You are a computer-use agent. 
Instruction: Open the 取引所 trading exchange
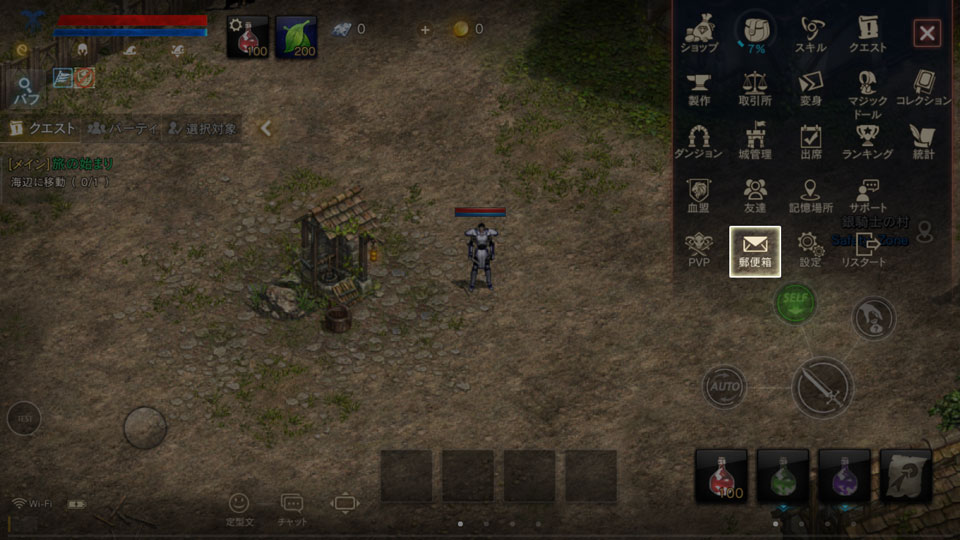pos(755,88)
